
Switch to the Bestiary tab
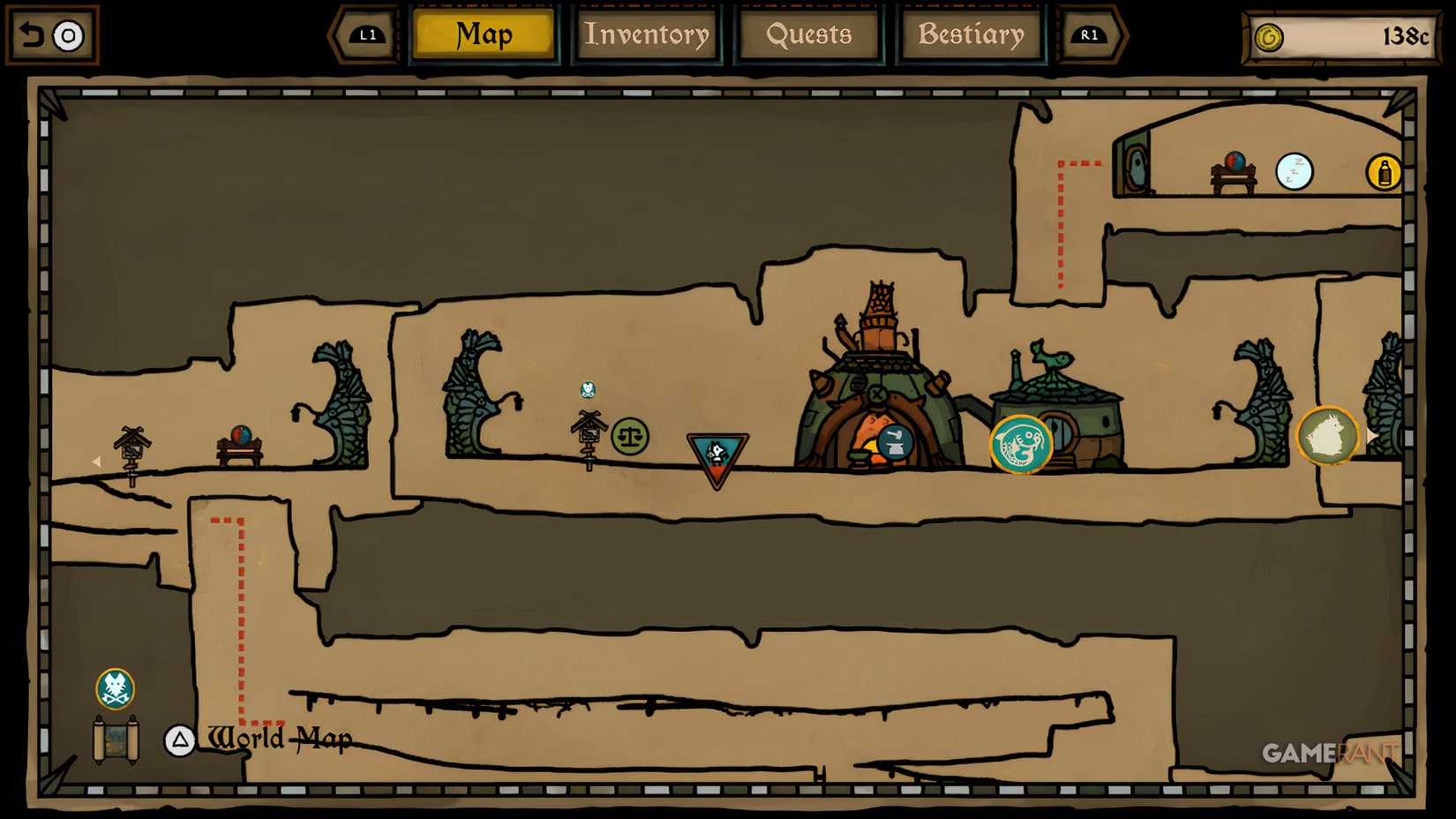pyautogui.click(x=971, y=35)
